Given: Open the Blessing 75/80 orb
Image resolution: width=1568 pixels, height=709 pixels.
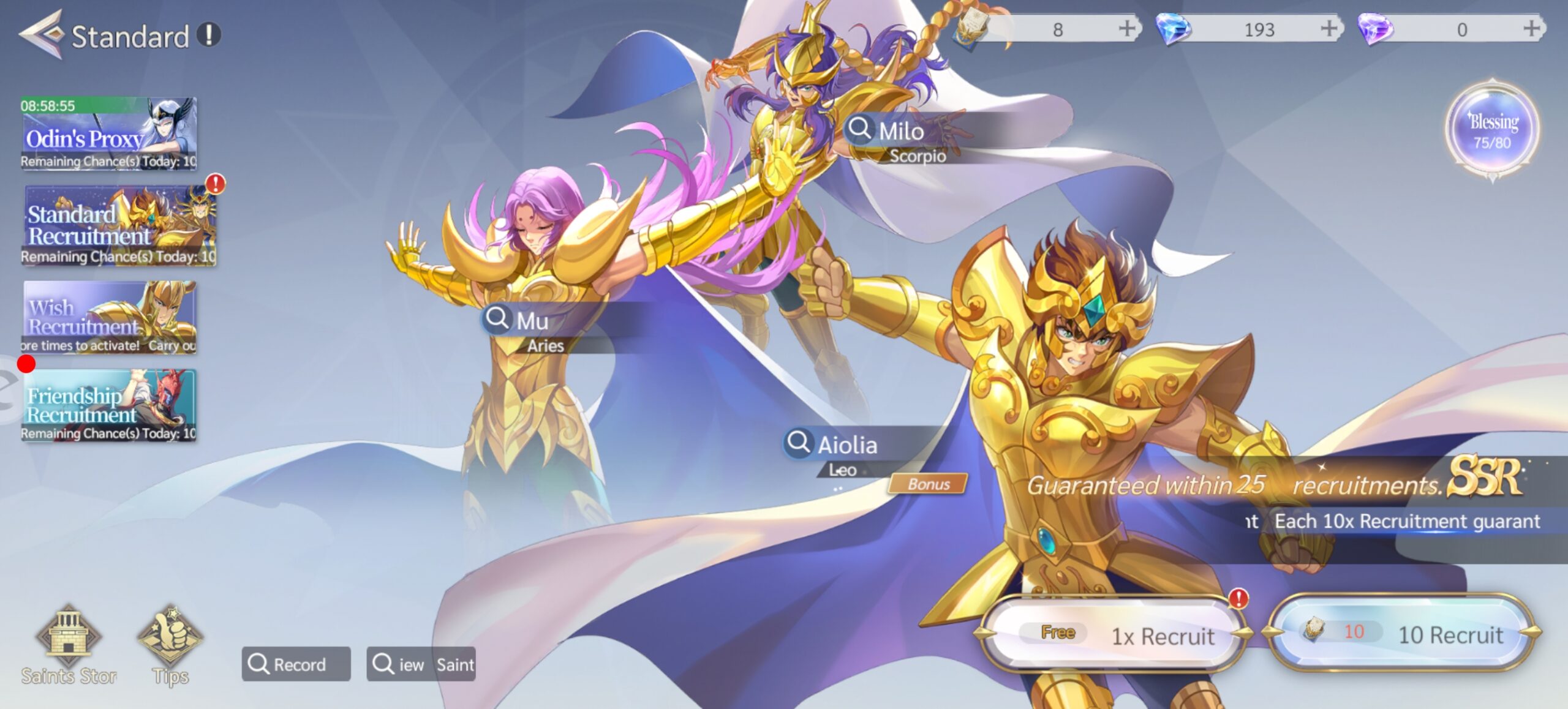Looking at the screenshot, I should pyautogui.click(x=1492, y=130).
